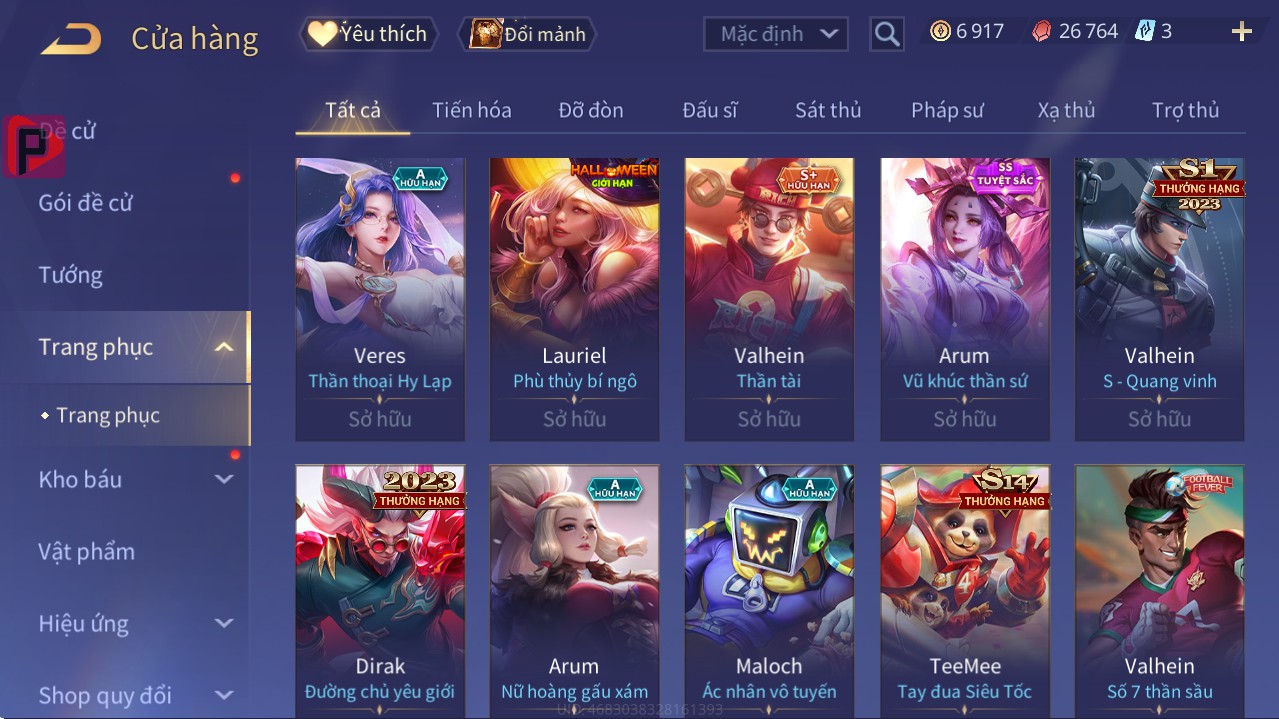Add currency with the plus button
Image resolution: width=1279 pixels, height=719 pixels.
click(x=1241, y=32)
